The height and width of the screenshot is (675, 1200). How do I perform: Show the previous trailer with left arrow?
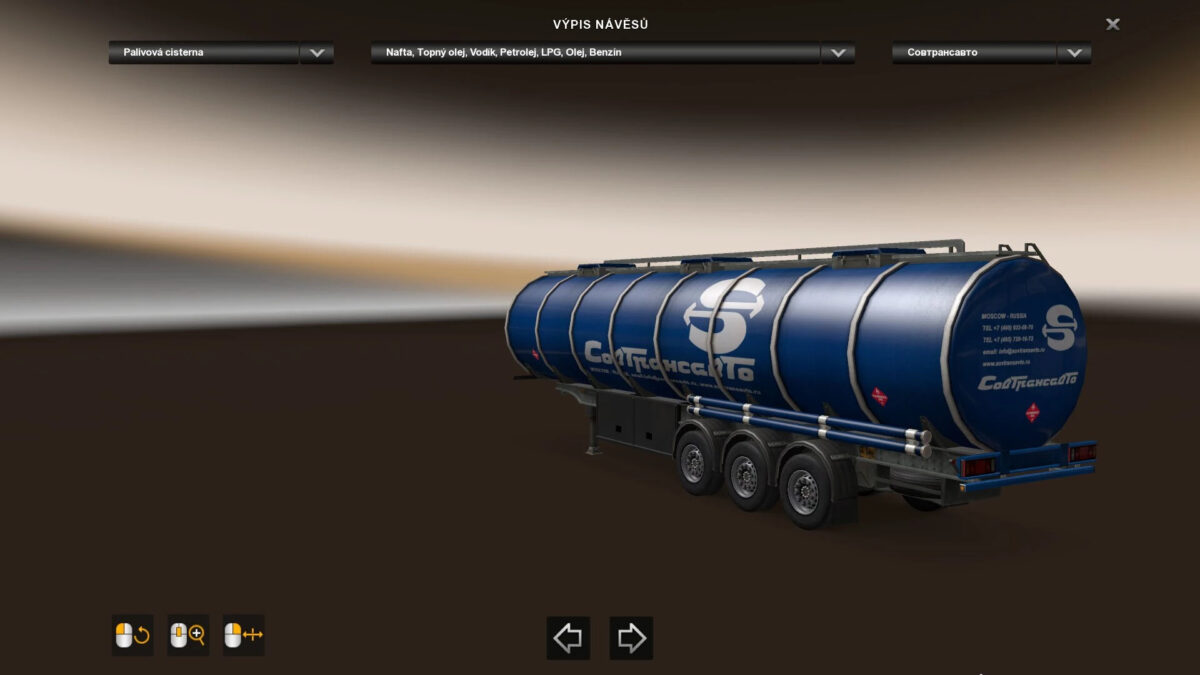(x=568, y=637)
